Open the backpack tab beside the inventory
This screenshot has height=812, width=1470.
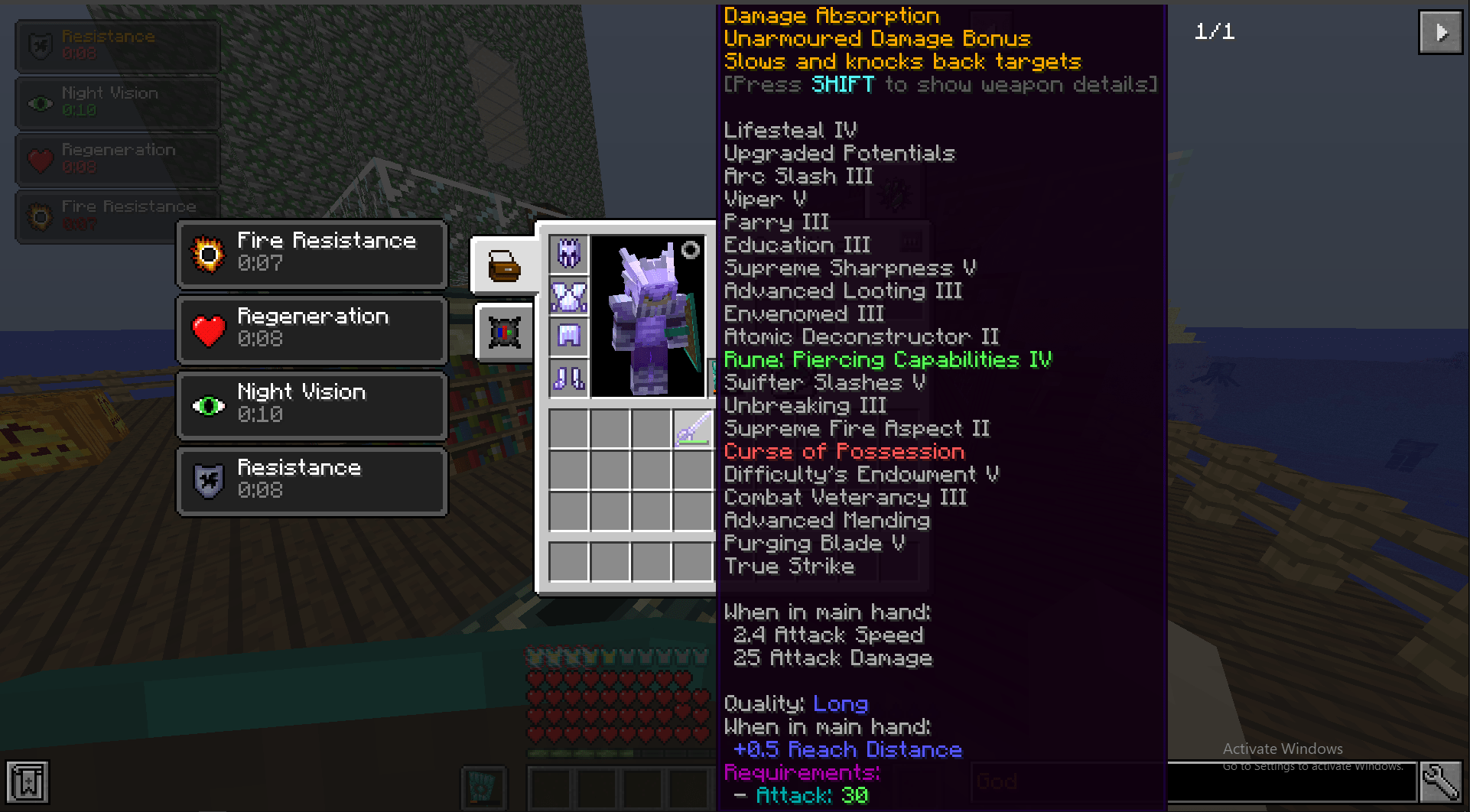(502, 266)
